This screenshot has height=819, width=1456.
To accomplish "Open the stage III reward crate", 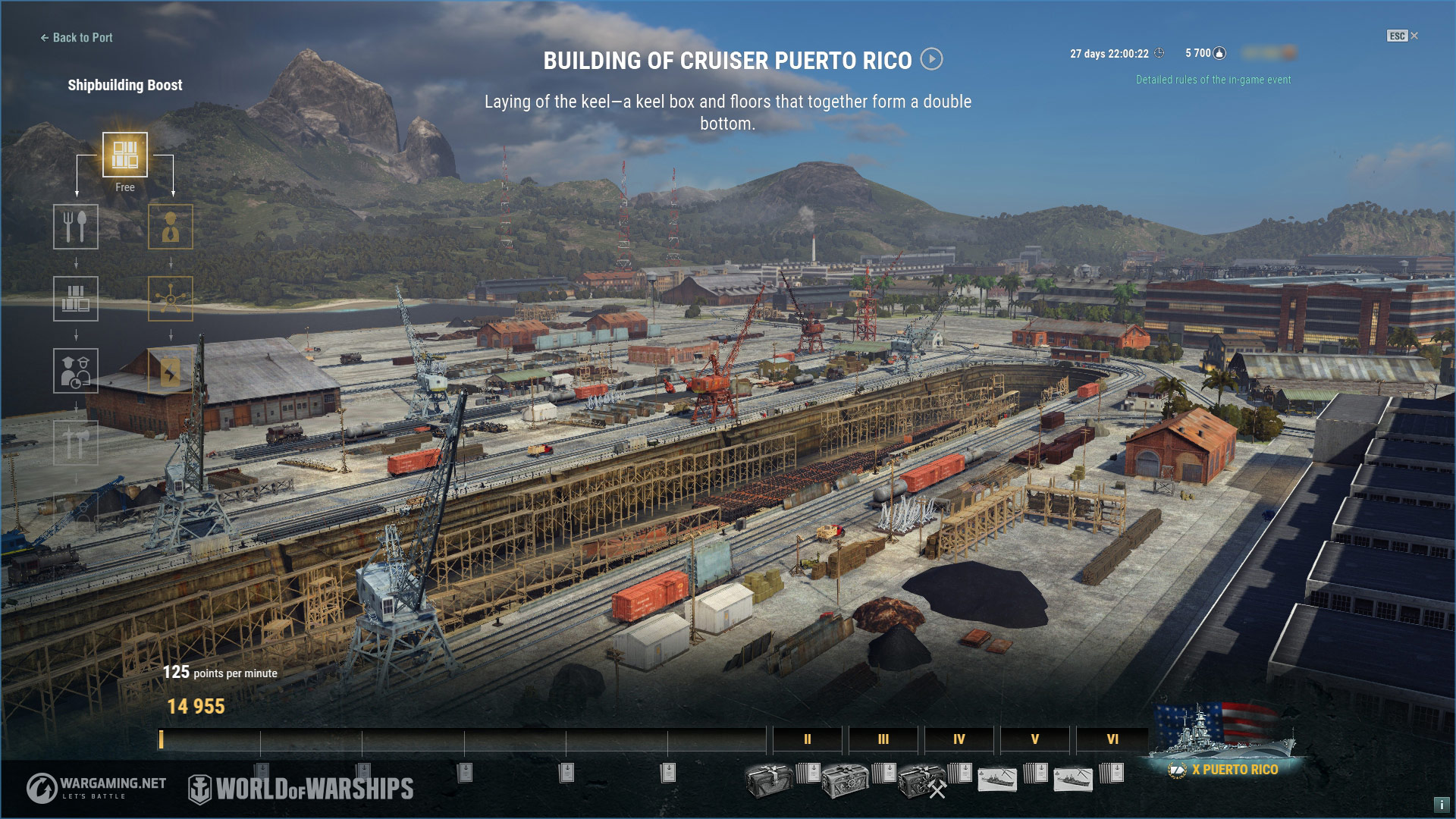I will tap(846, 781).
